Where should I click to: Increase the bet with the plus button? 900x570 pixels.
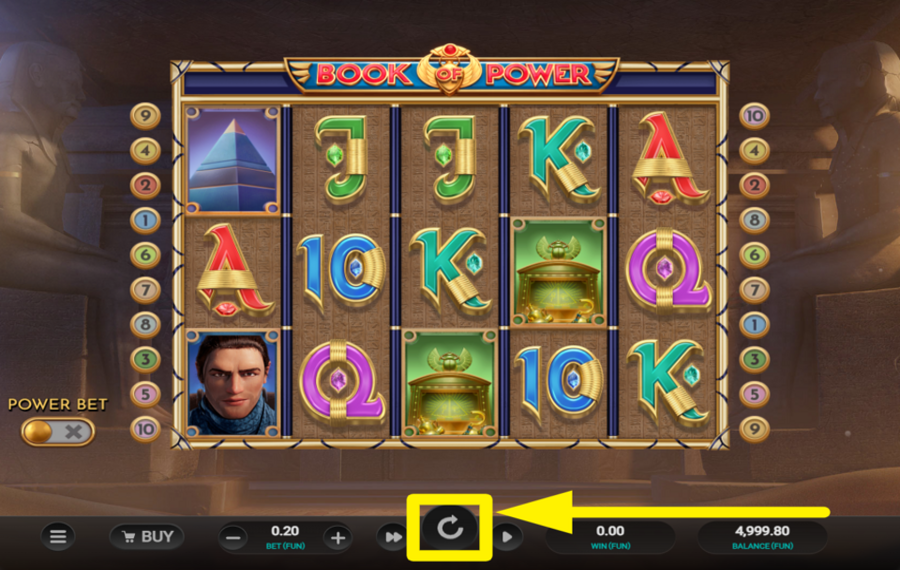(338, 538)
